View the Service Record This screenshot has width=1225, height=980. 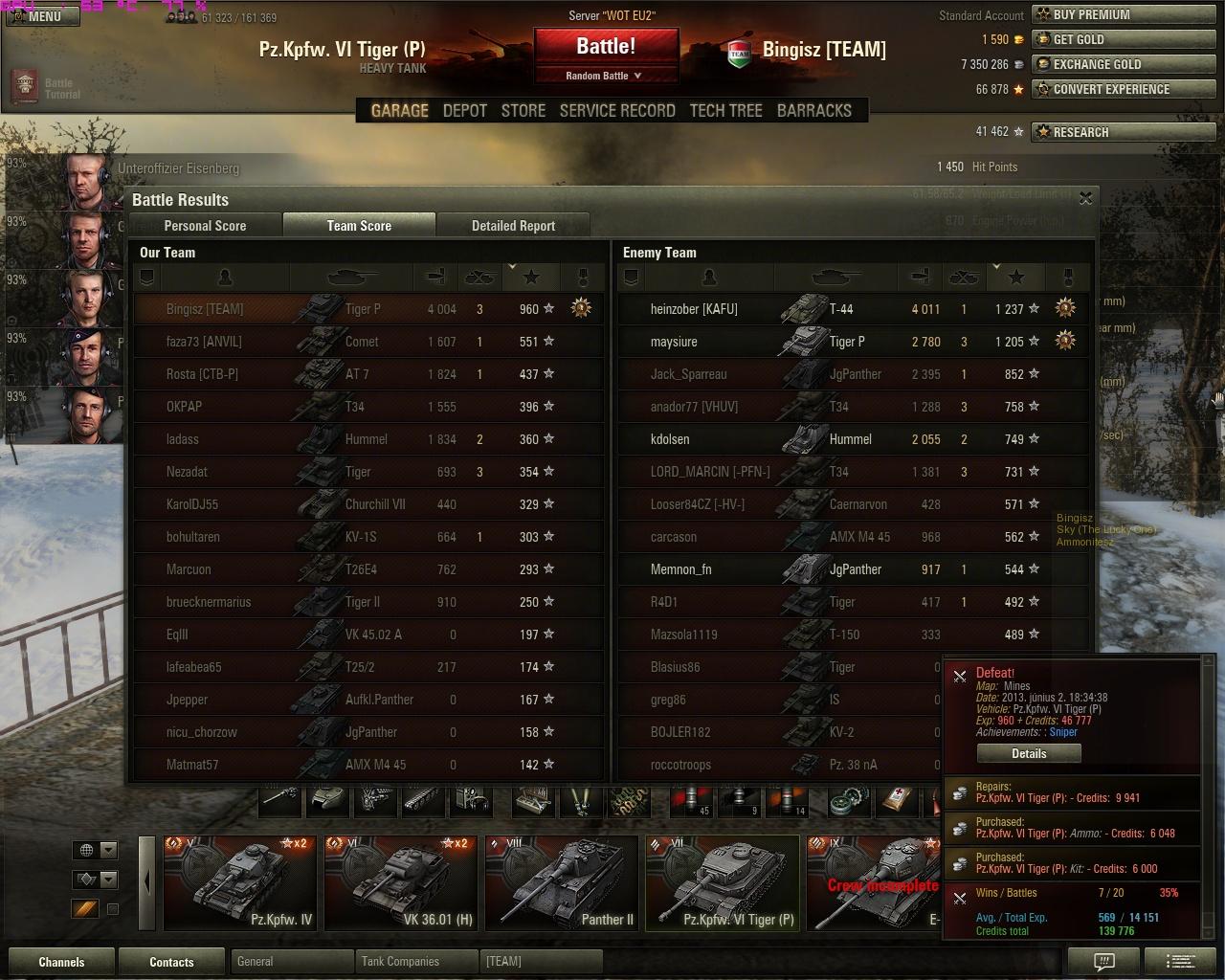[x=617, y=111]
